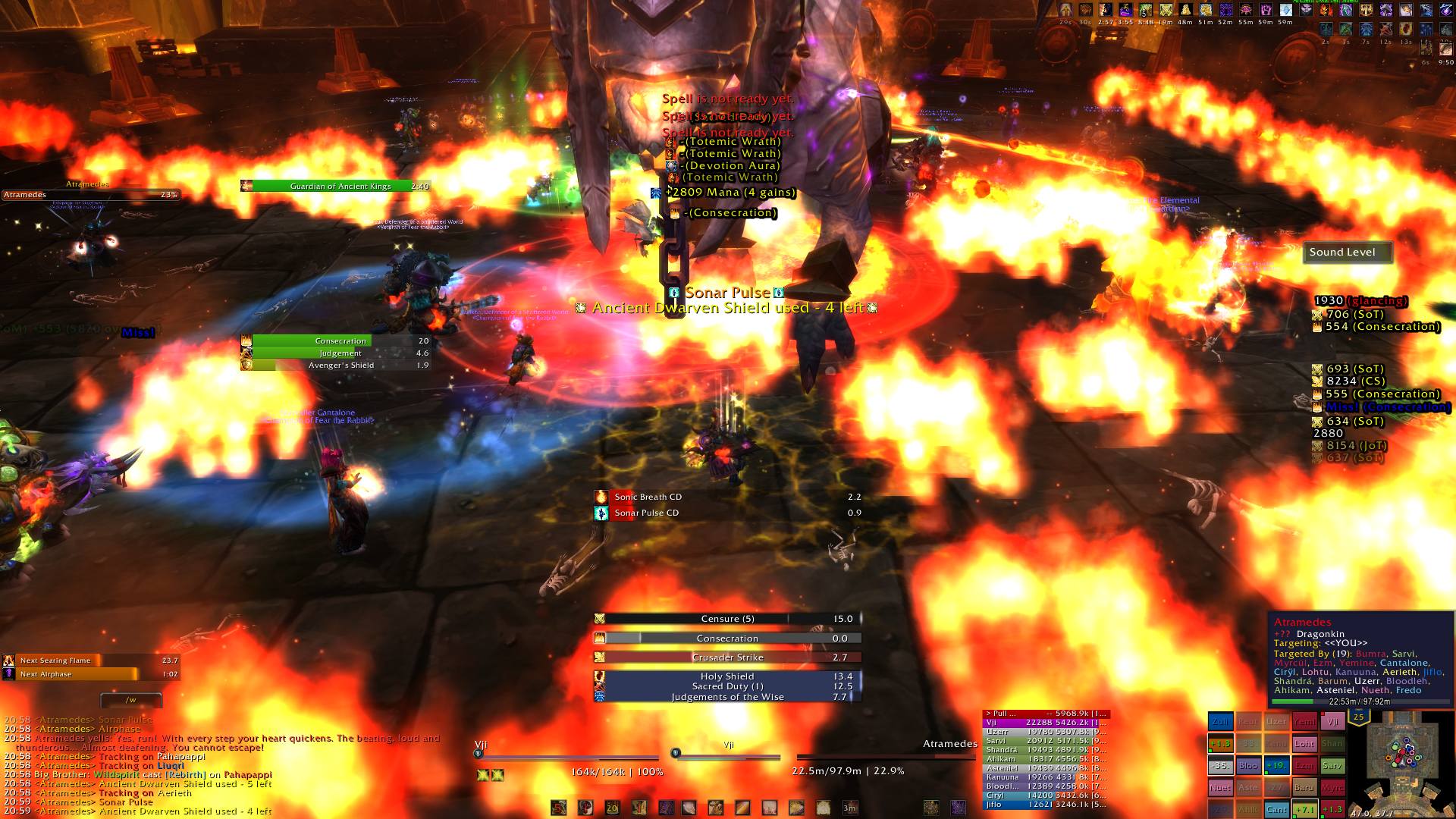
Task: Click the Sound Level bar
Action: [1348, 253]
